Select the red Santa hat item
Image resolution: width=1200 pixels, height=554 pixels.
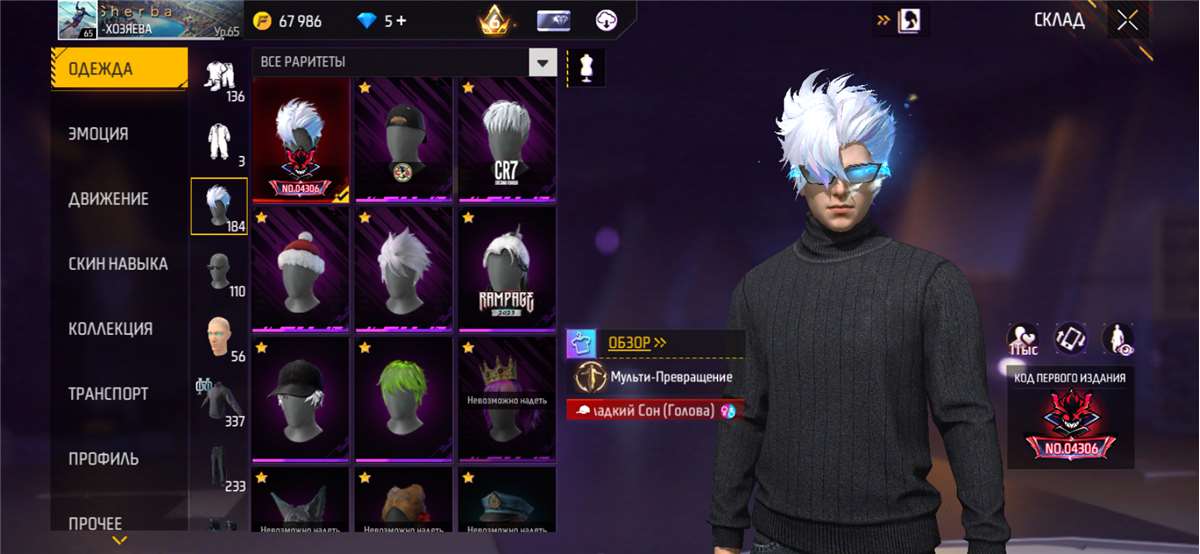[x=301, y=270]
